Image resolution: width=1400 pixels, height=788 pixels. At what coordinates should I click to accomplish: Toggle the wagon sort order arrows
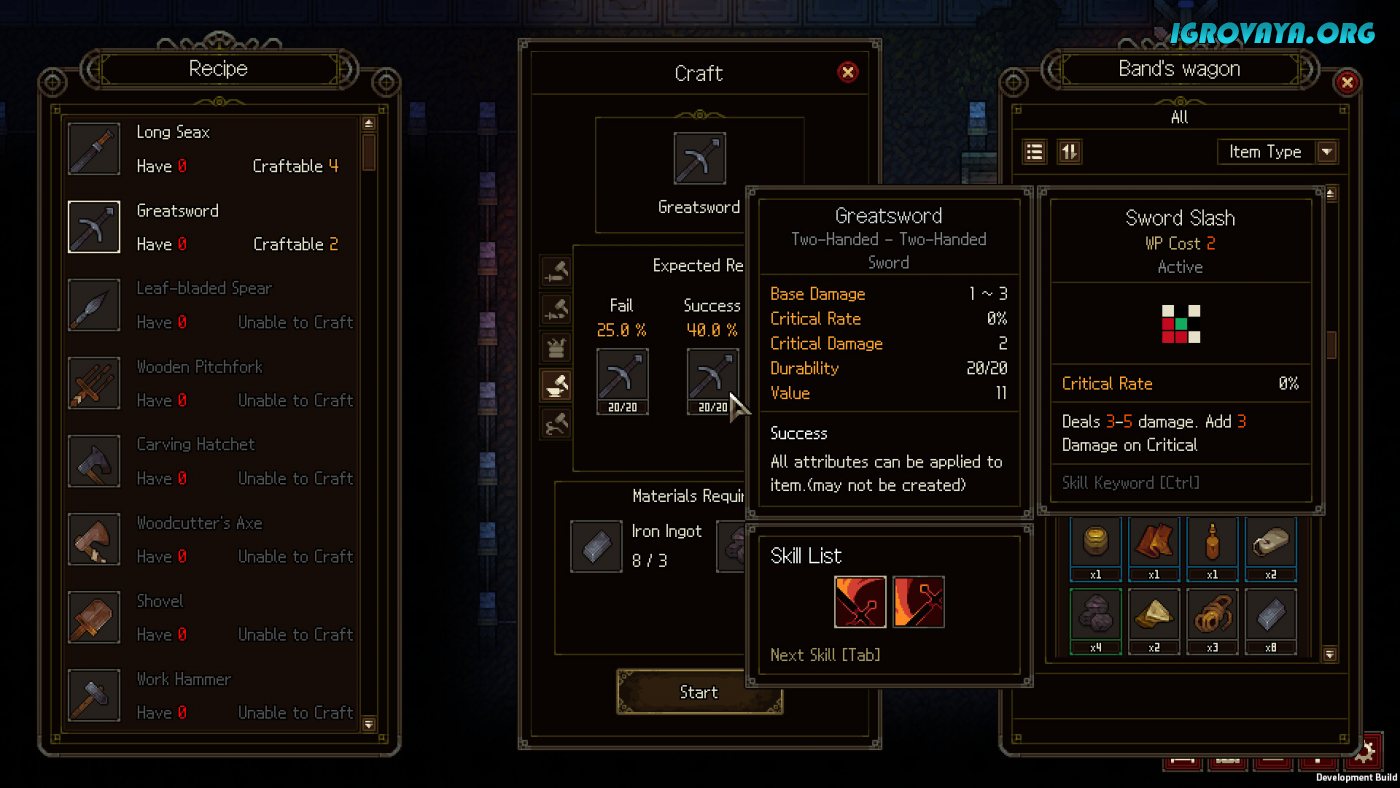pyautogui.click(x=1069, y=152)
